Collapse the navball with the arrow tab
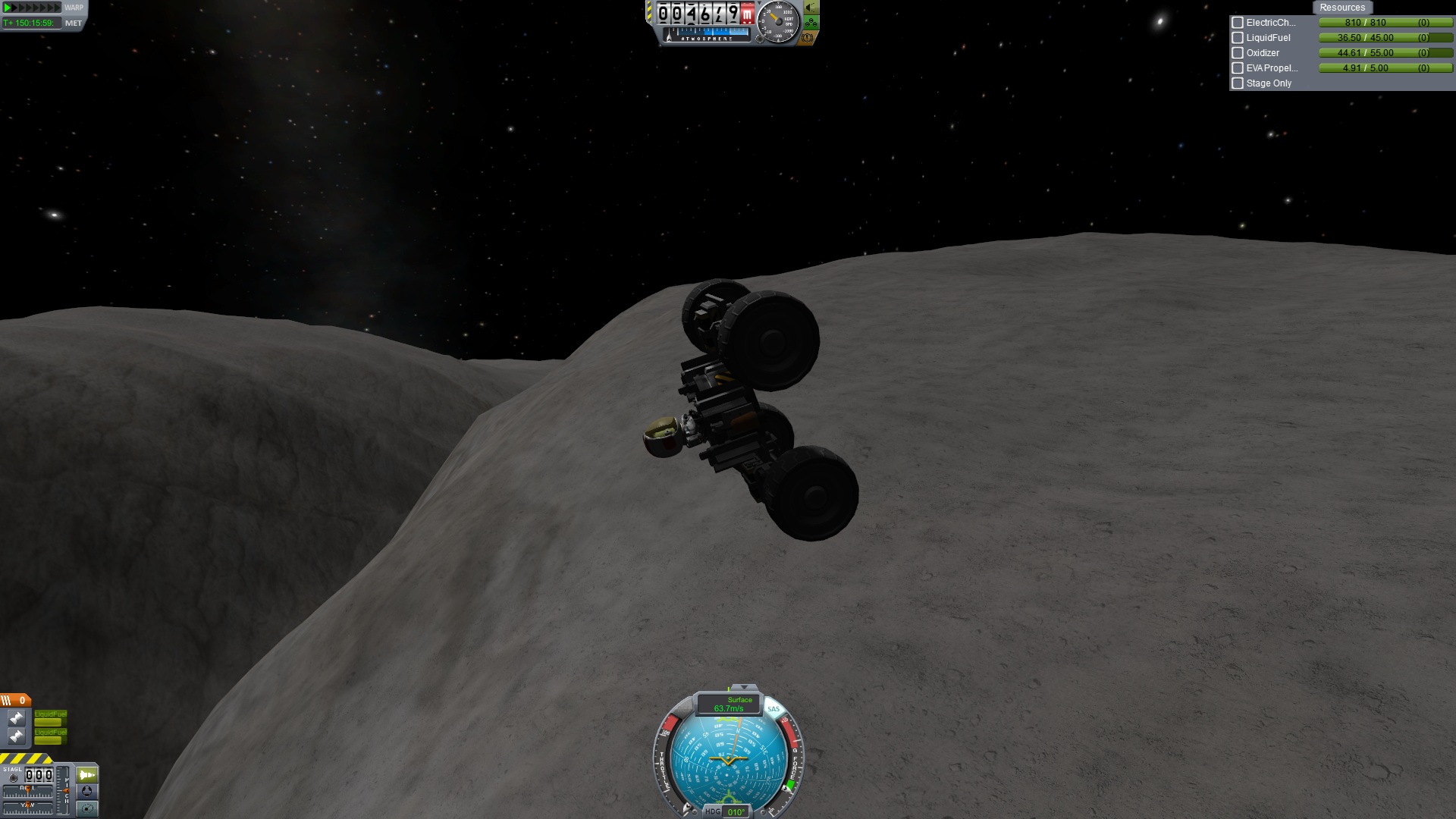 pos(743,688)
